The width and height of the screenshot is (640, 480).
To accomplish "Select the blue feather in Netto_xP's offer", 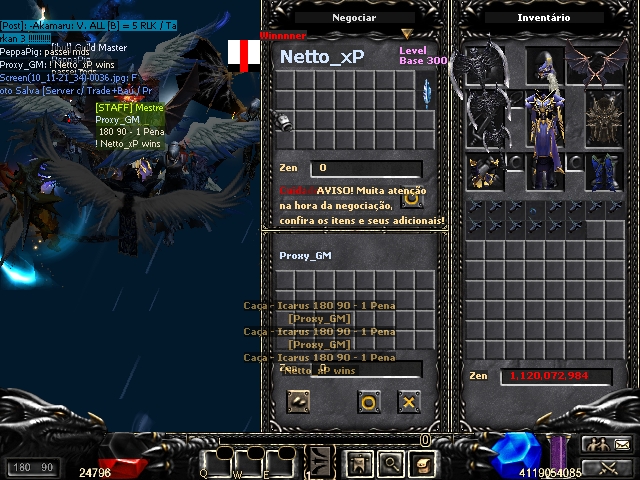I will [427, 93].
